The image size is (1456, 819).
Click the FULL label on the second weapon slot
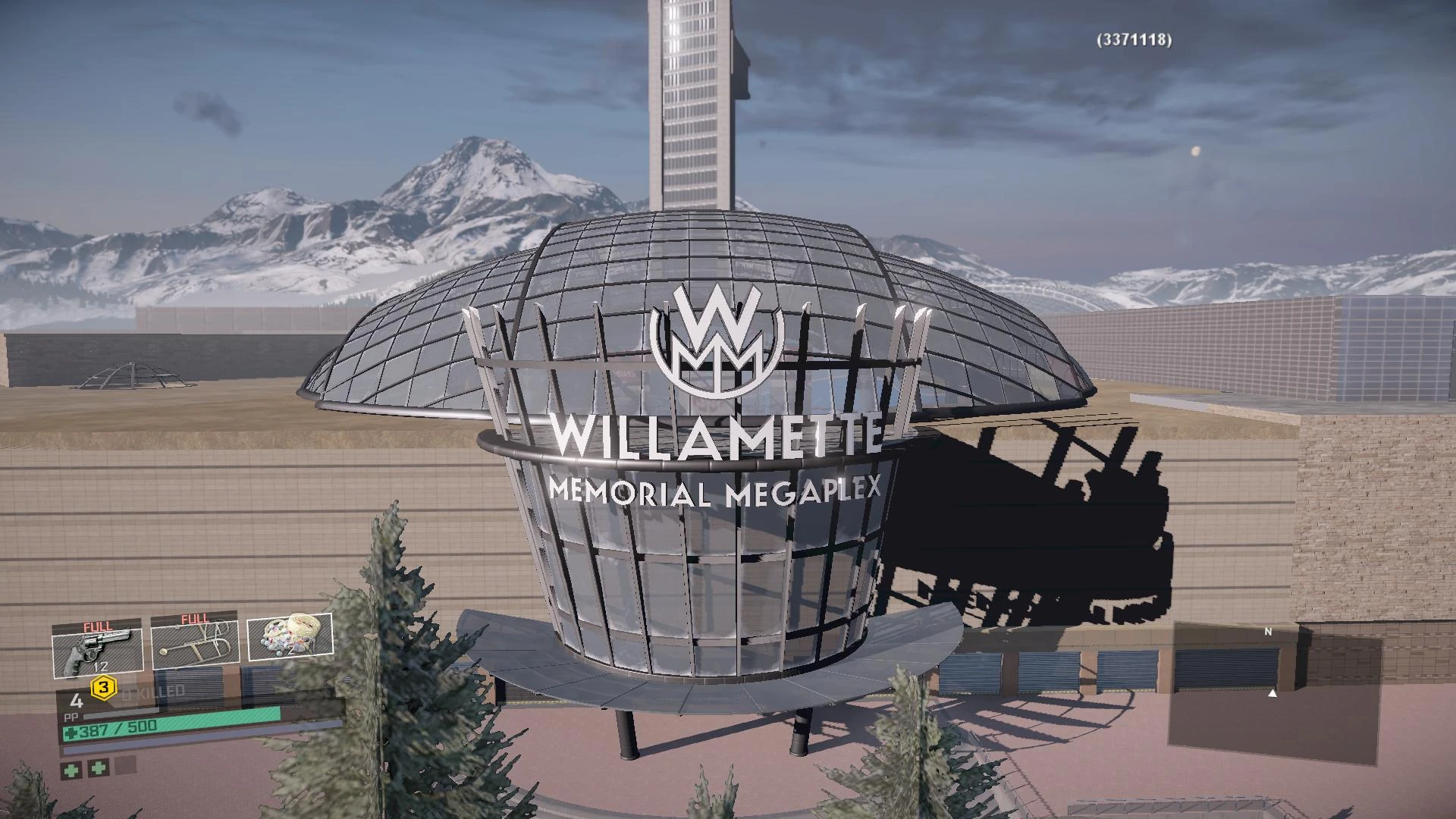click(x=193, y=617)
